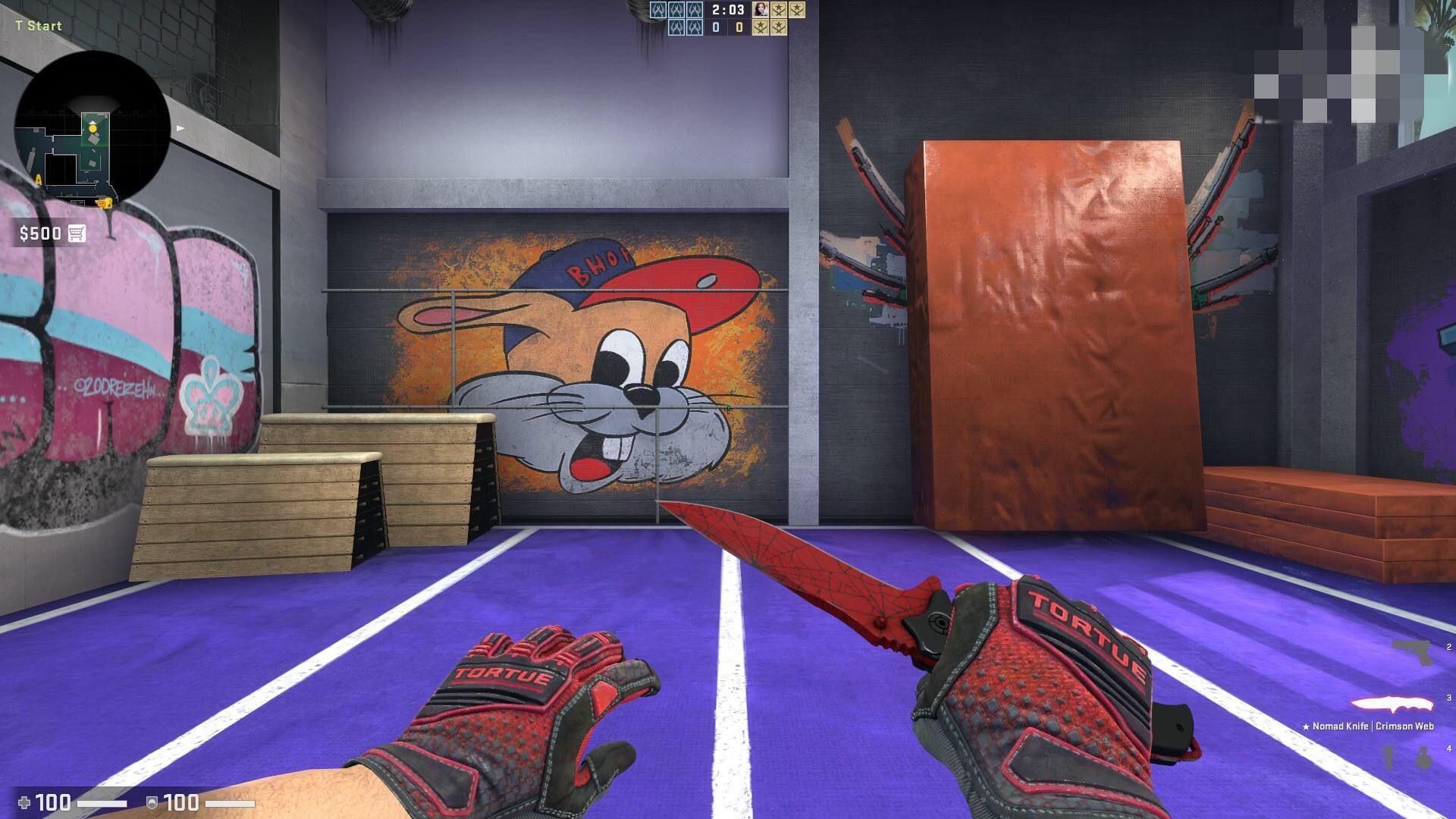Click the health bar under the 100 value
Image resolution: width=1456 pixels, height=819 pixels.
102,802
